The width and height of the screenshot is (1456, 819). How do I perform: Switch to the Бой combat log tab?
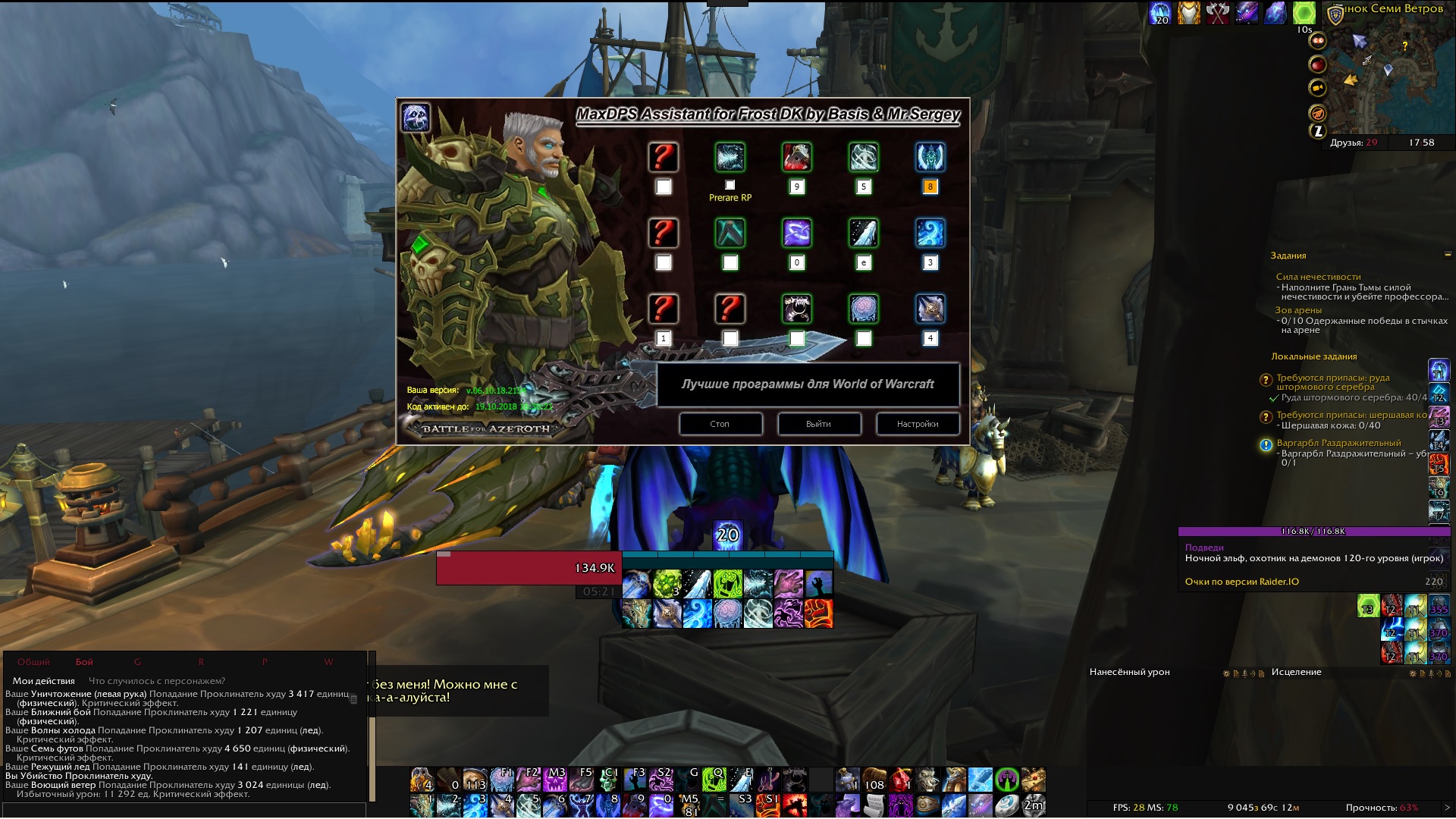[x=84, y=662]
